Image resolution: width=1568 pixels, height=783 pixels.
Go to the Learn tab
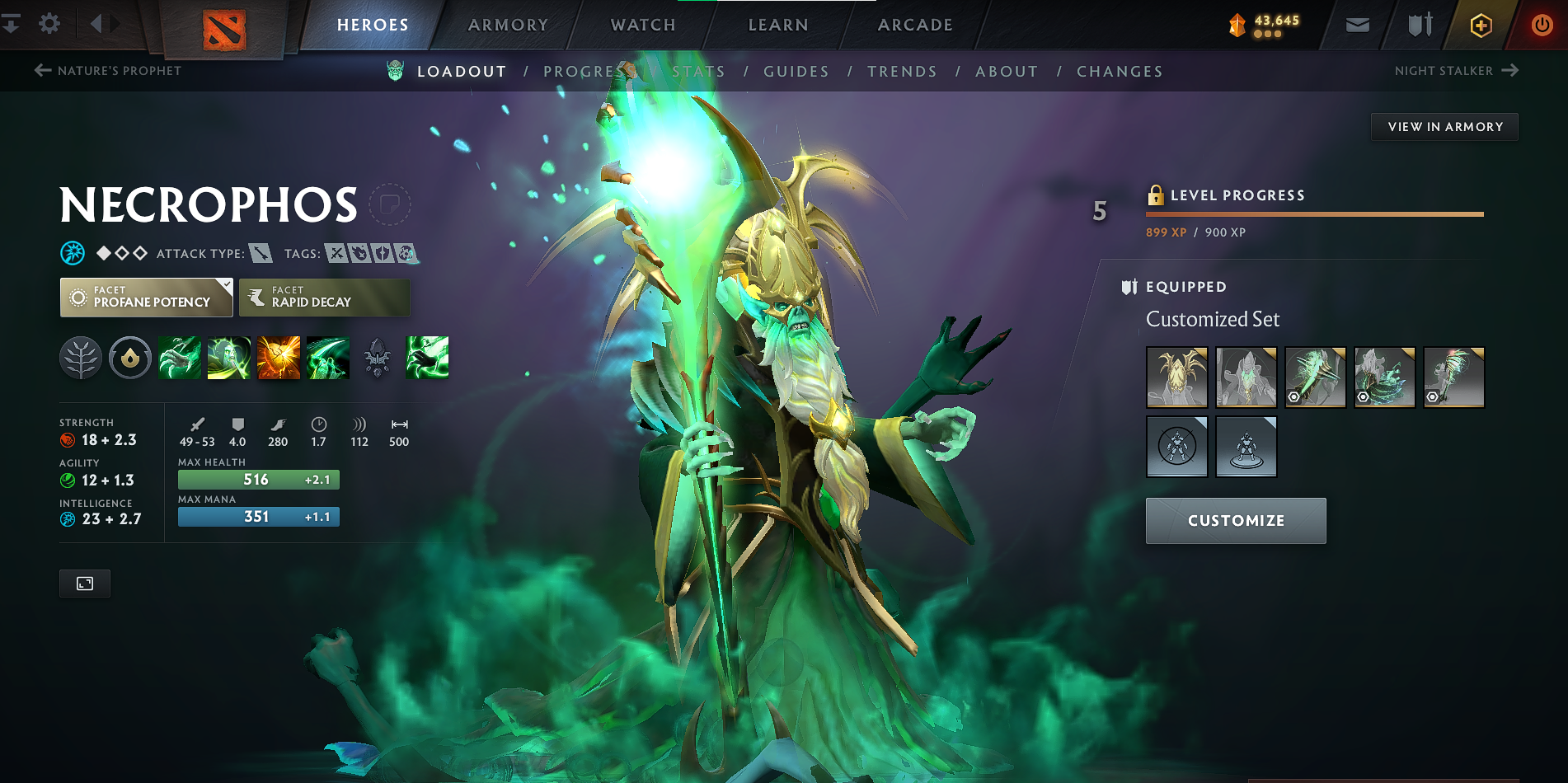click(778, 25)
